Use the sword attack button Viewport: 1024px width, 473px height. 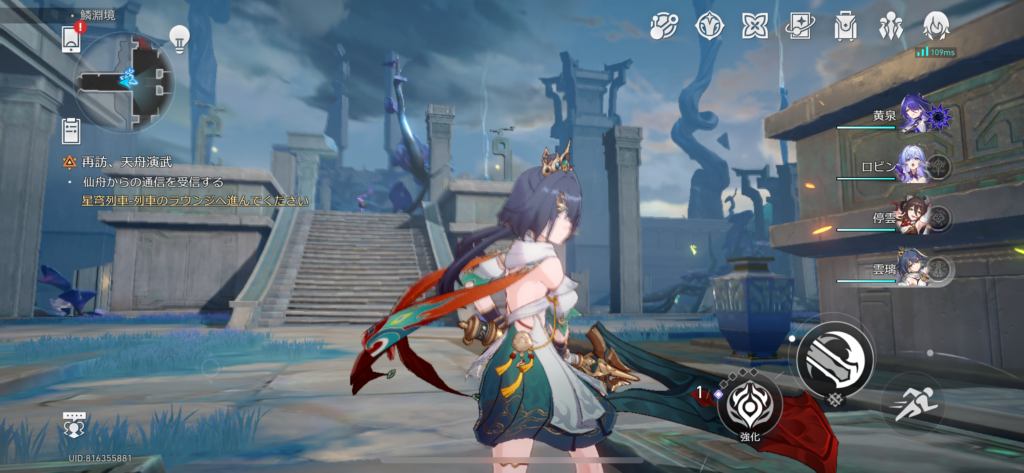[835, 358]
